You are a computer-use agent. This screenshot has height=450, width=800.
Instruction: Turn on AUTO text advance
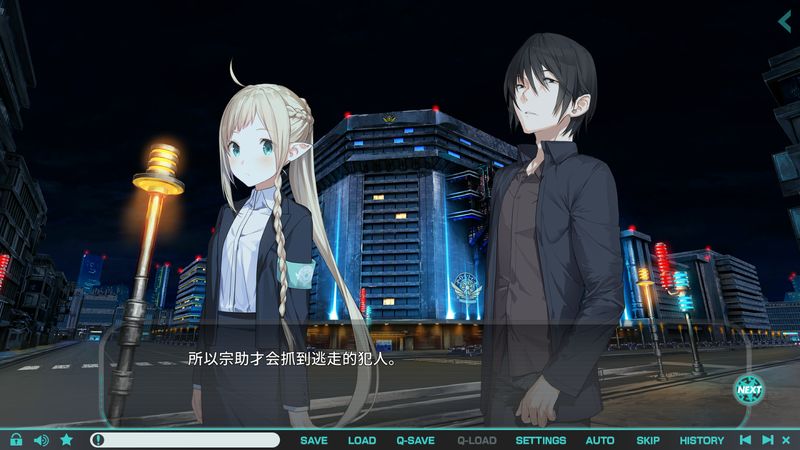pos(600,440)
